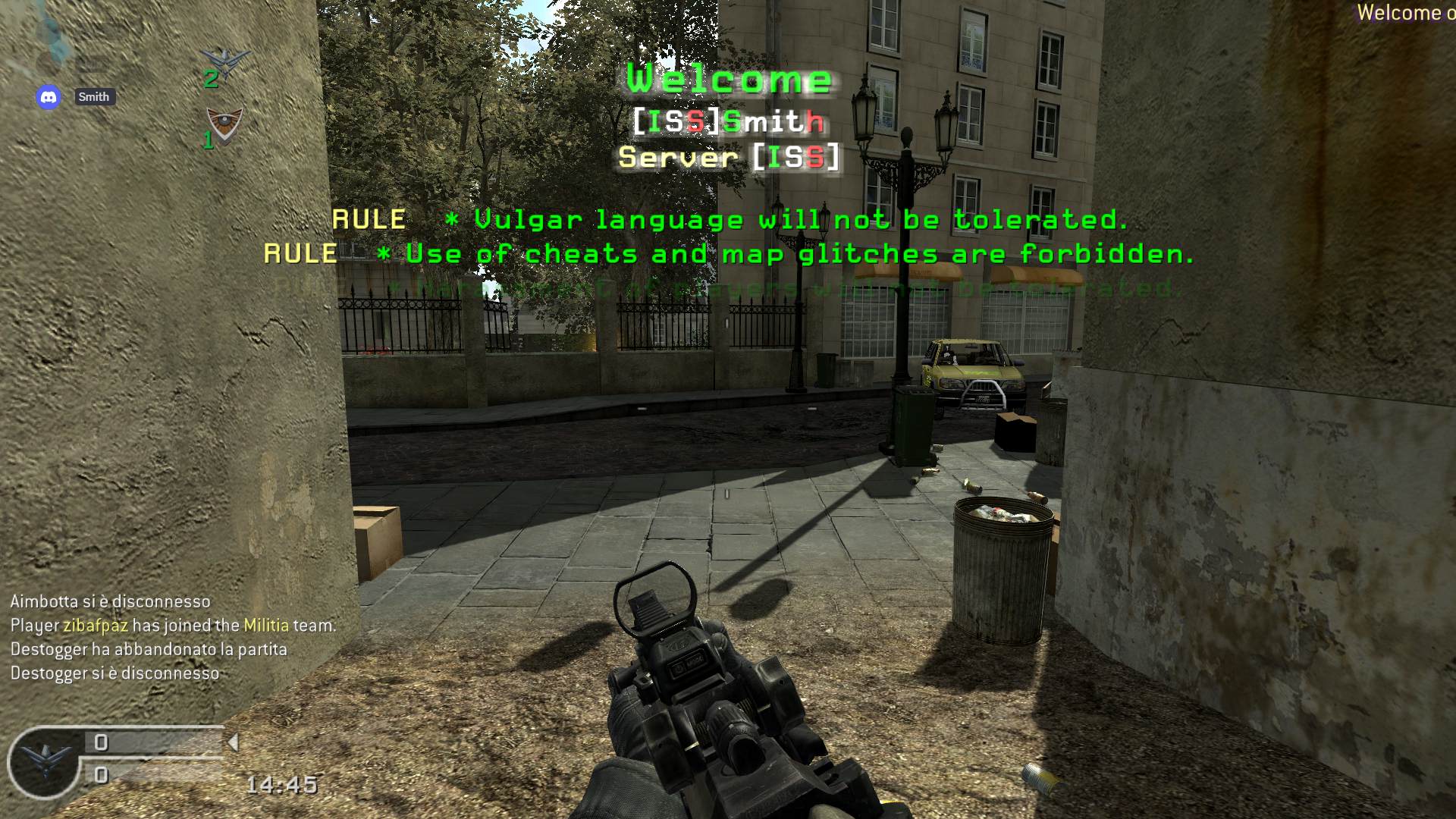Viewport: 1456px width, 819px height.
Task: Click the Discord overlay icon
Action: click(49, 97)
